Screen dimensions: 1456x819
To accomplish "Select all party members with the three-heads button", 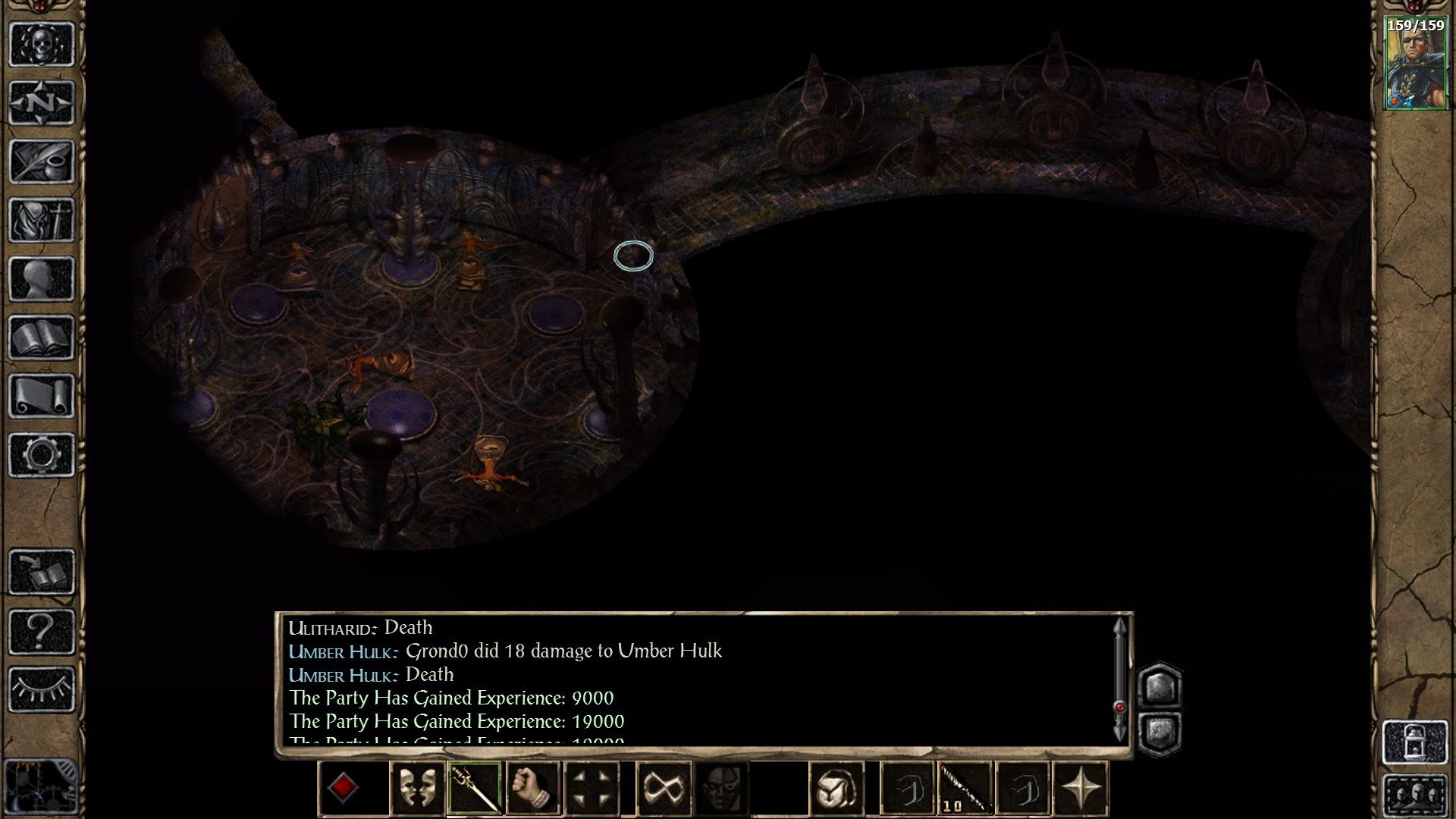I will [1415, 794].
